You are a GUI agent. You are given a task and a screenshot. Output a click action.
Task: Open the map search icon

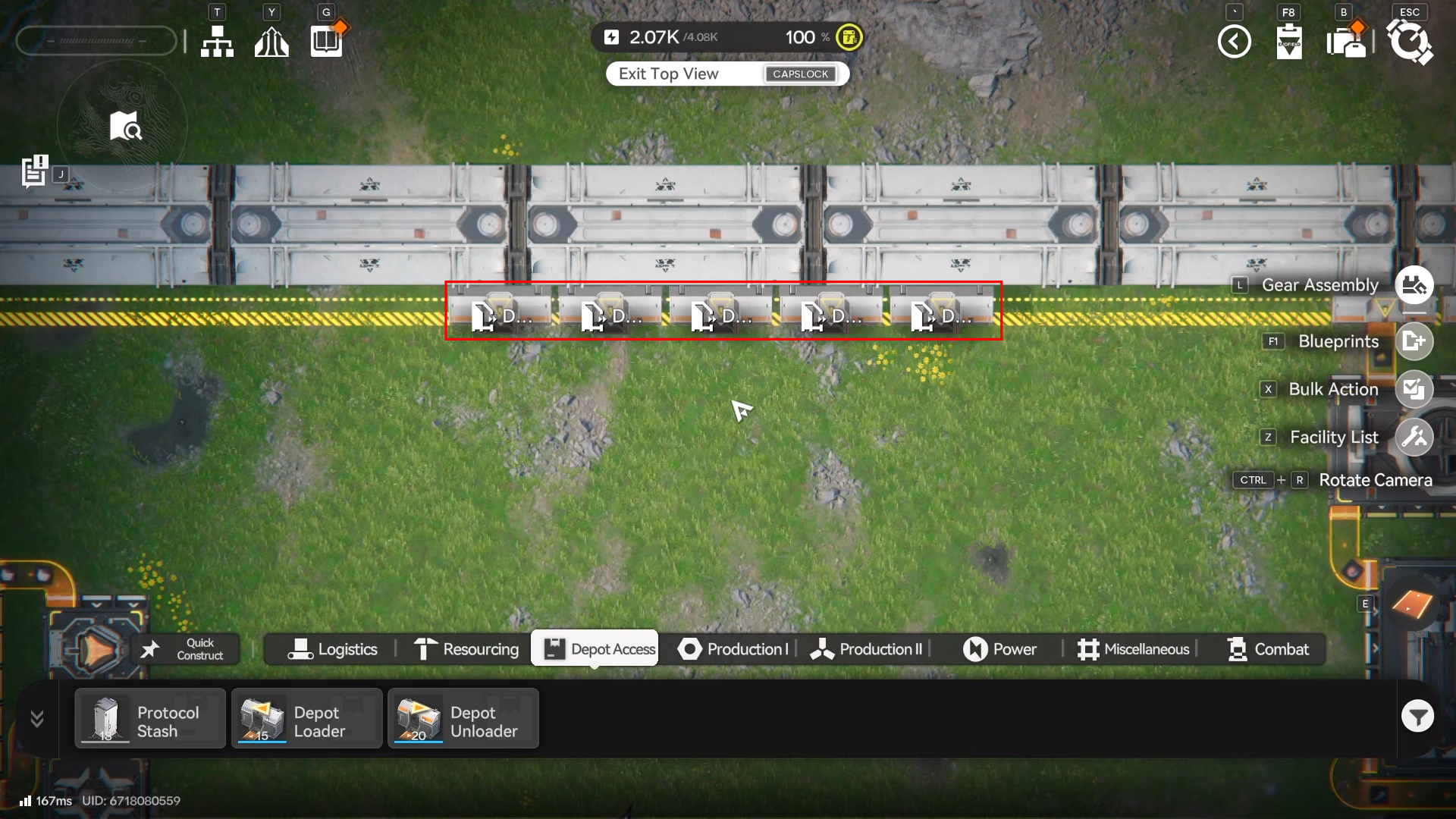pyautogui.click(x=125, y=127)
